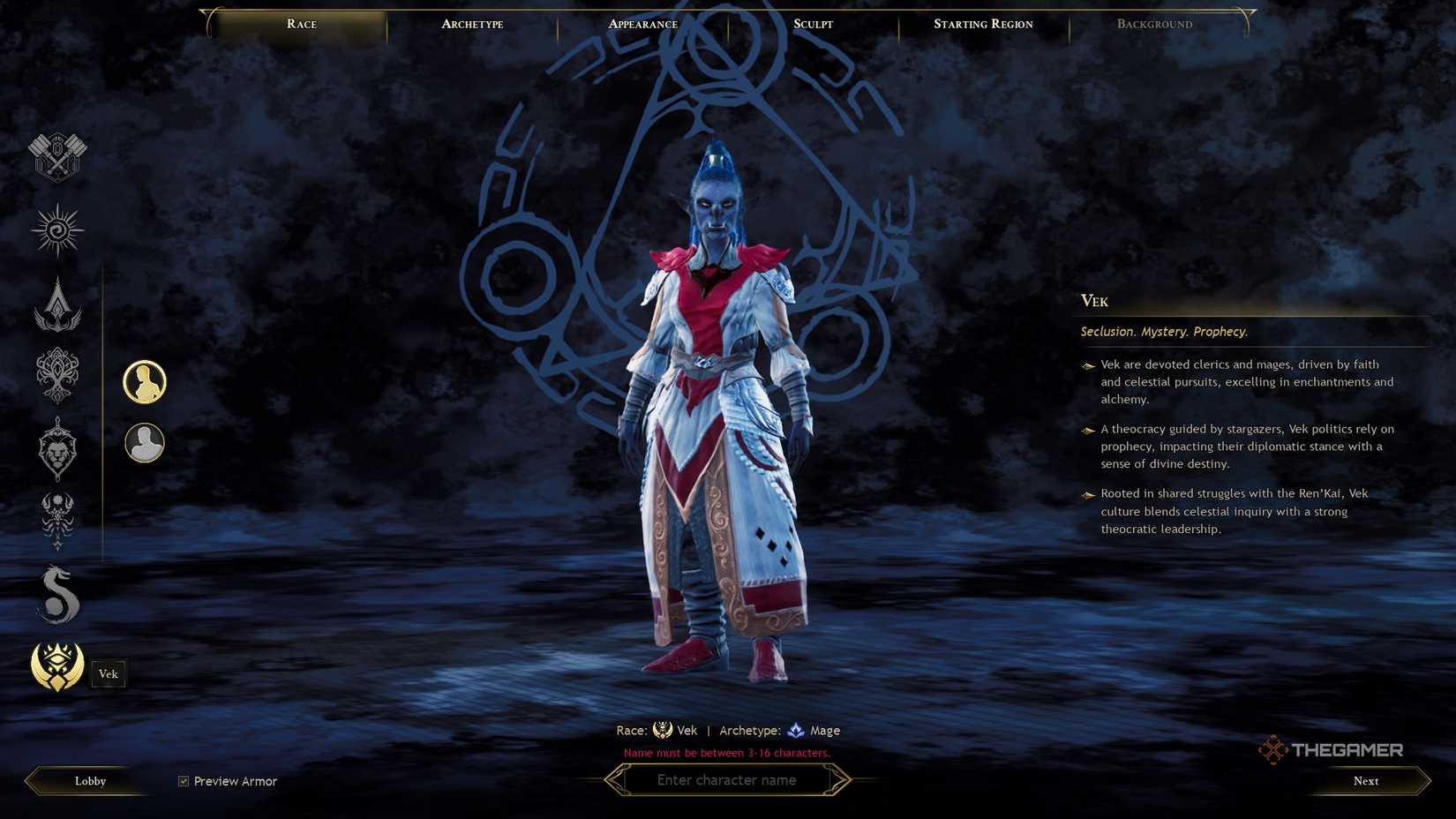
Task: Click the character name input field
Action: tap(727, 780)
